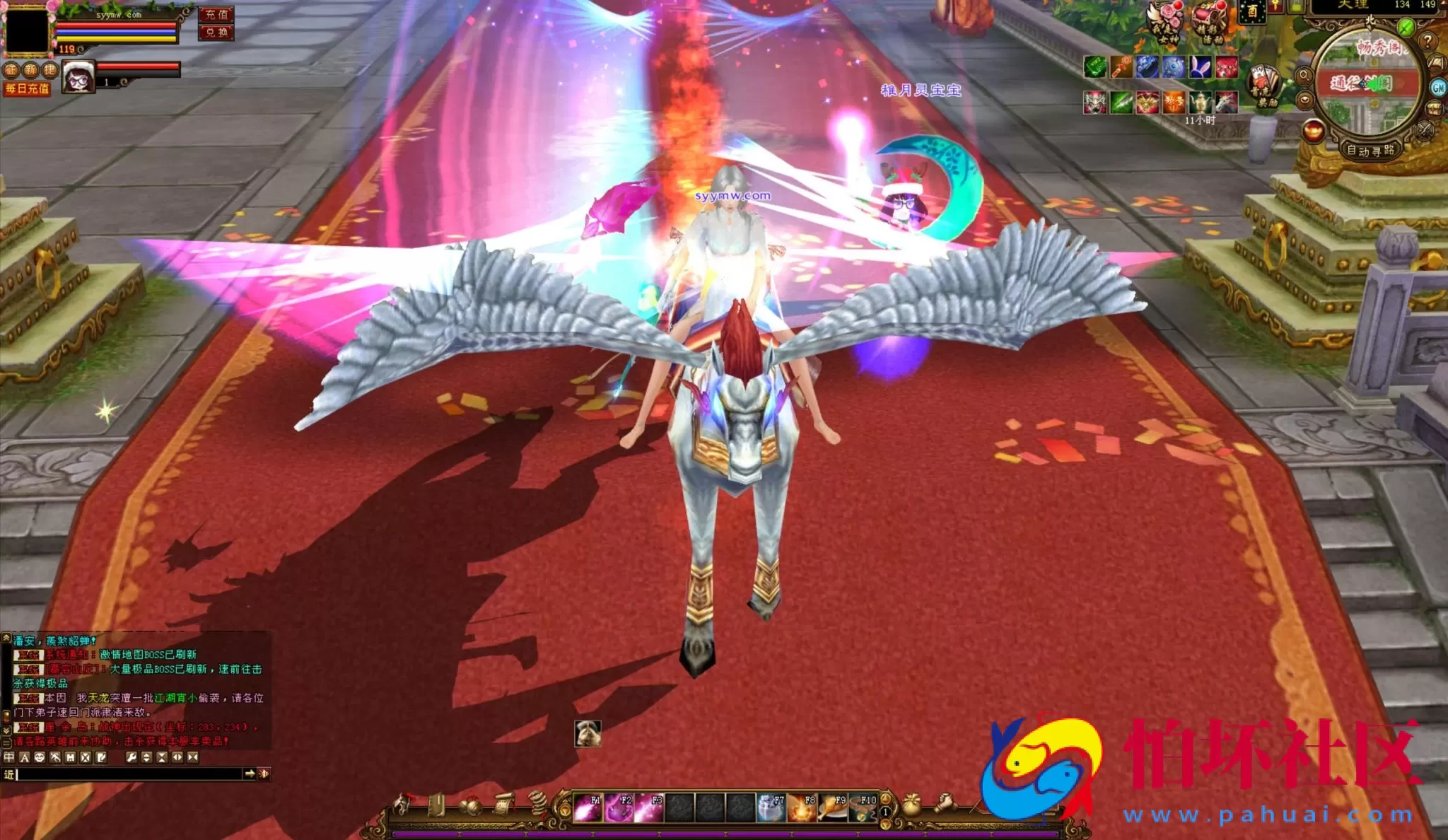
Task: Open the question mark help button
Action: click(1427, 41)
